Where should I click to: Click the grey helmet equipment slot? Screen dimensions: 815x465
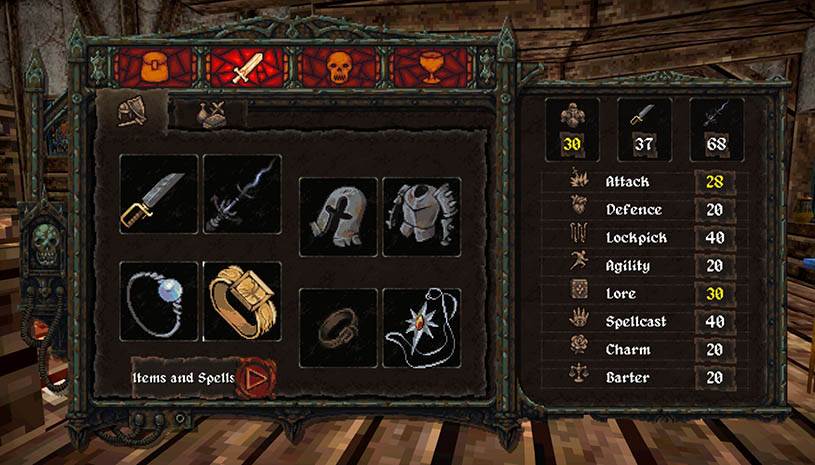[x=338, y=217]
